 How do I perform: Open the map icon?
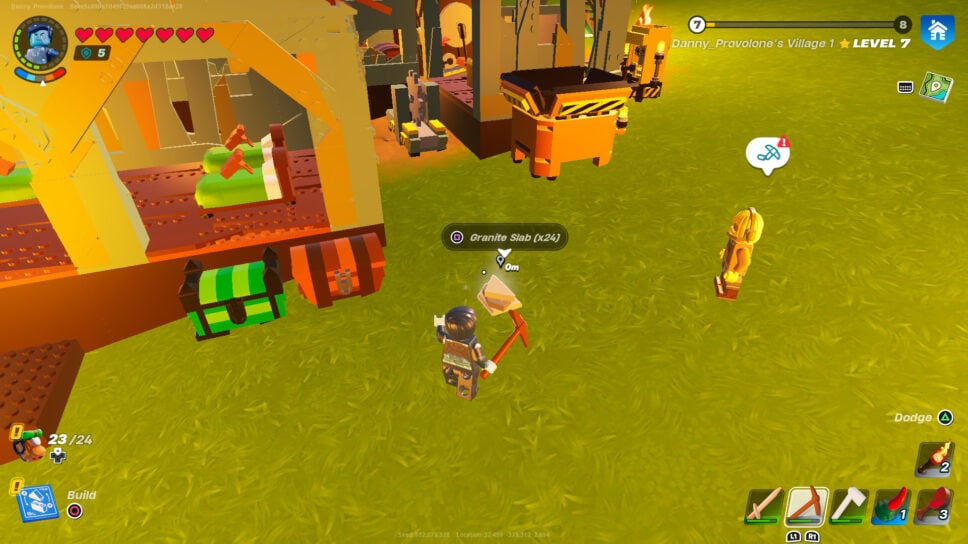tap(936, 87)
